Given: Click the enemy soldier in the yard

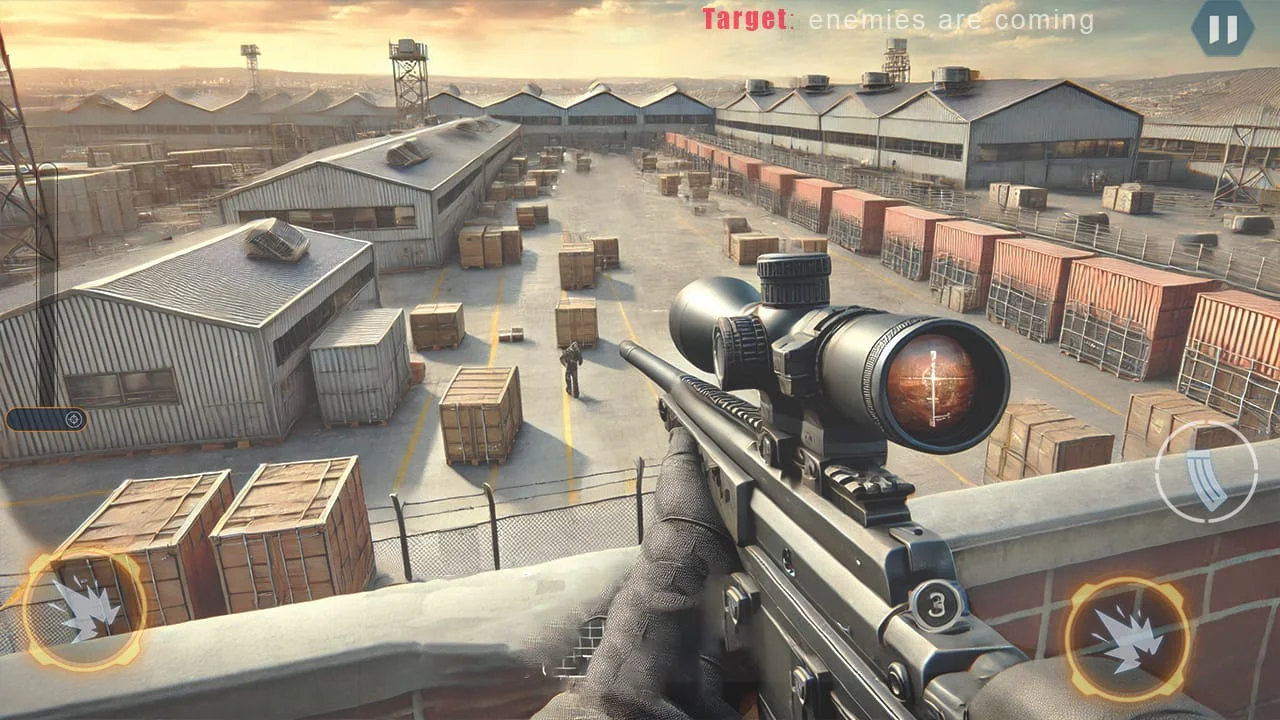Looking at the screenshot, I should [573, 372].
